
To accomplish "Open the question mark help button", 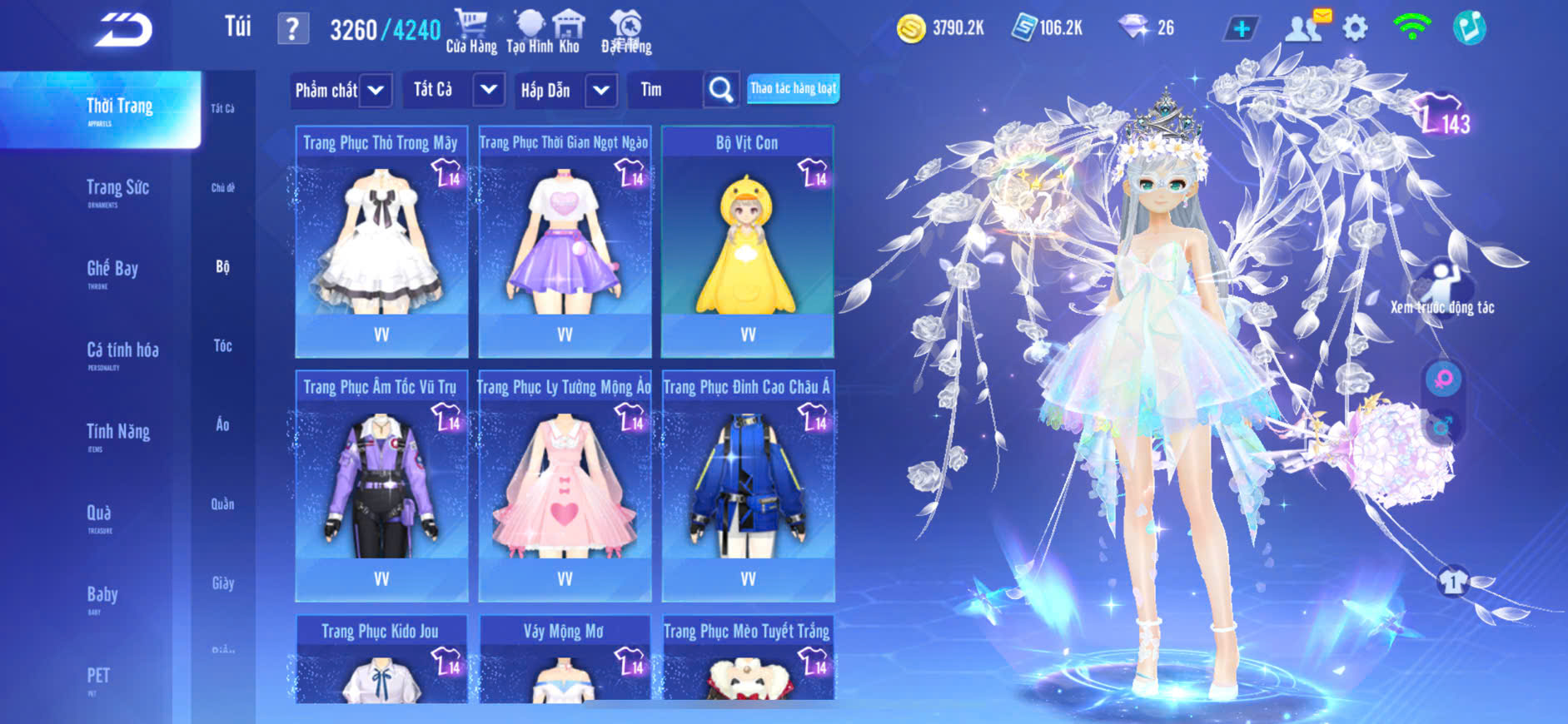I will pos(292,29).
